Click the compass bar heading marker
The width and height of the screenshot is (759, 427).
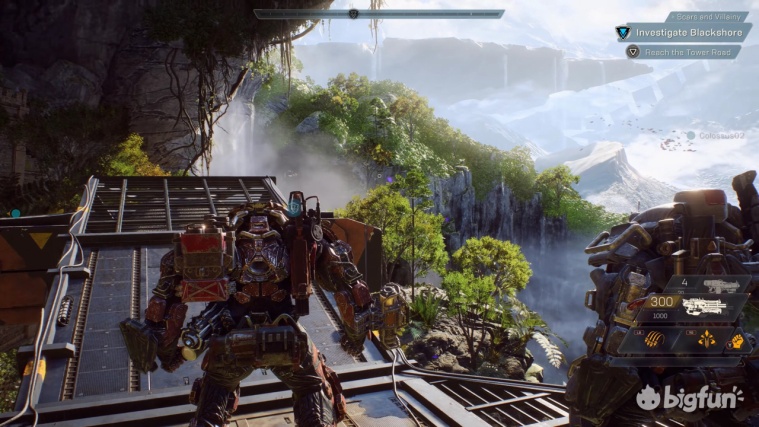pos(353,14)
